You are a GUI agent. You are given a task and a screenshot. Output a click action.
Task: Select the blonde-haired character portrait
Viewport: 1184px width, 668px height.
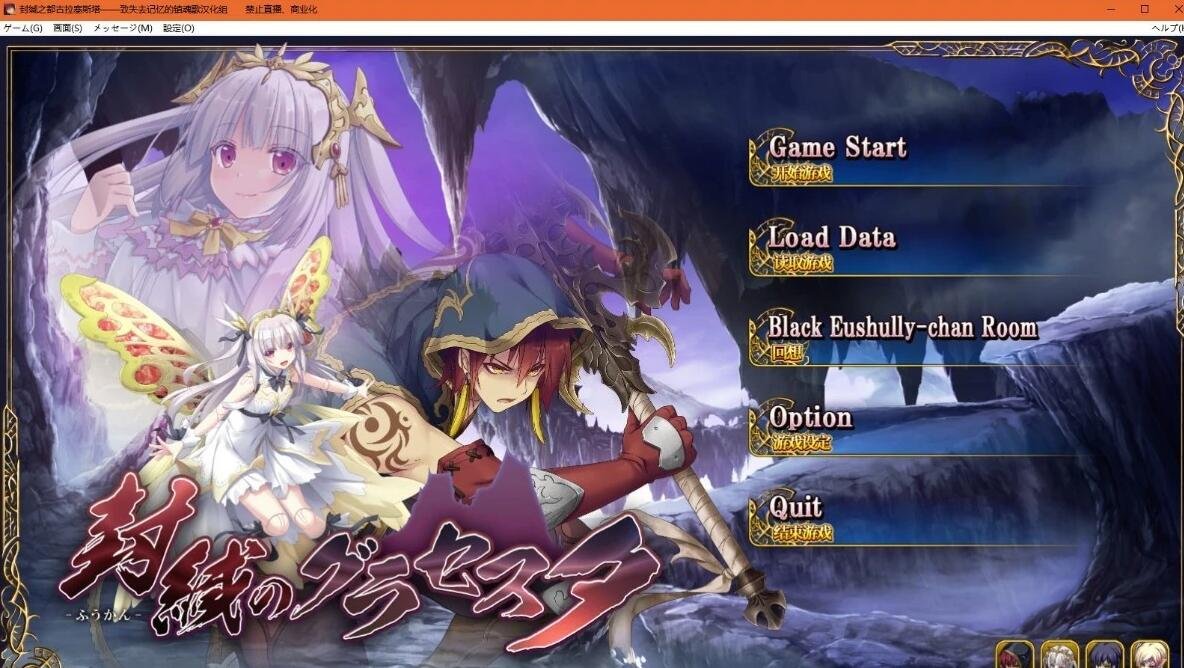(x=1149, y=655)
